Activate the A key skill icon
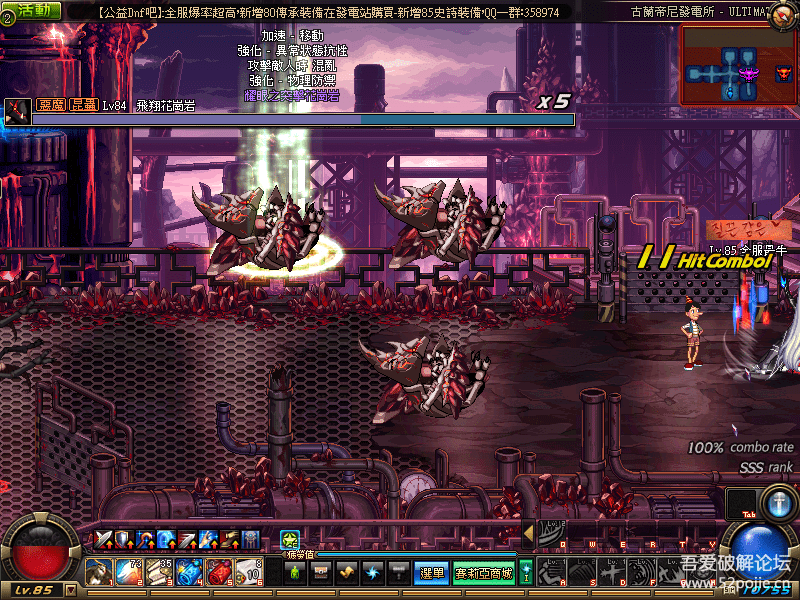 (x=553, y=573)
